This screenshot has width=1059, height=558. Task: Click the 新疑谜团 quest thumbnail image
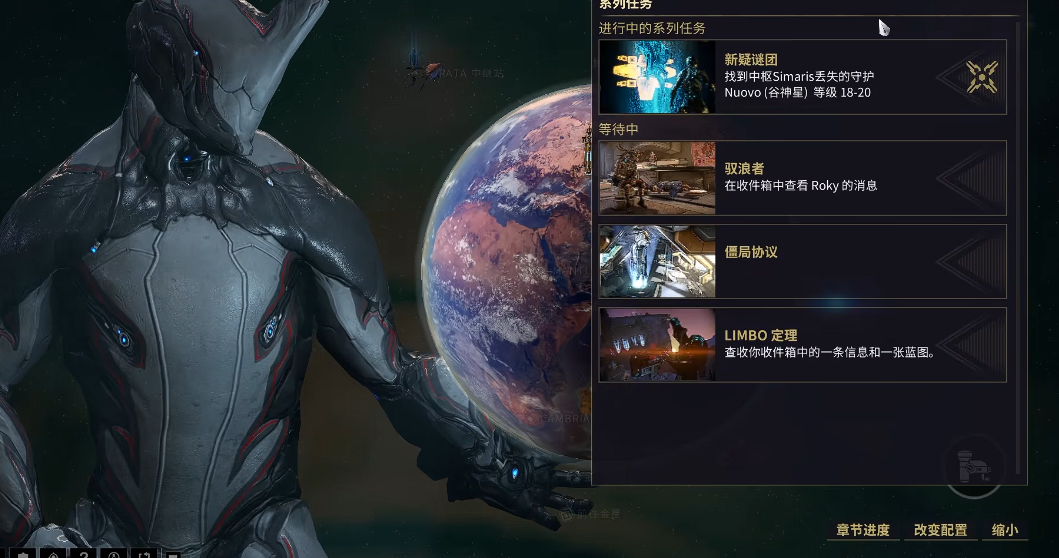click(657, 77)
